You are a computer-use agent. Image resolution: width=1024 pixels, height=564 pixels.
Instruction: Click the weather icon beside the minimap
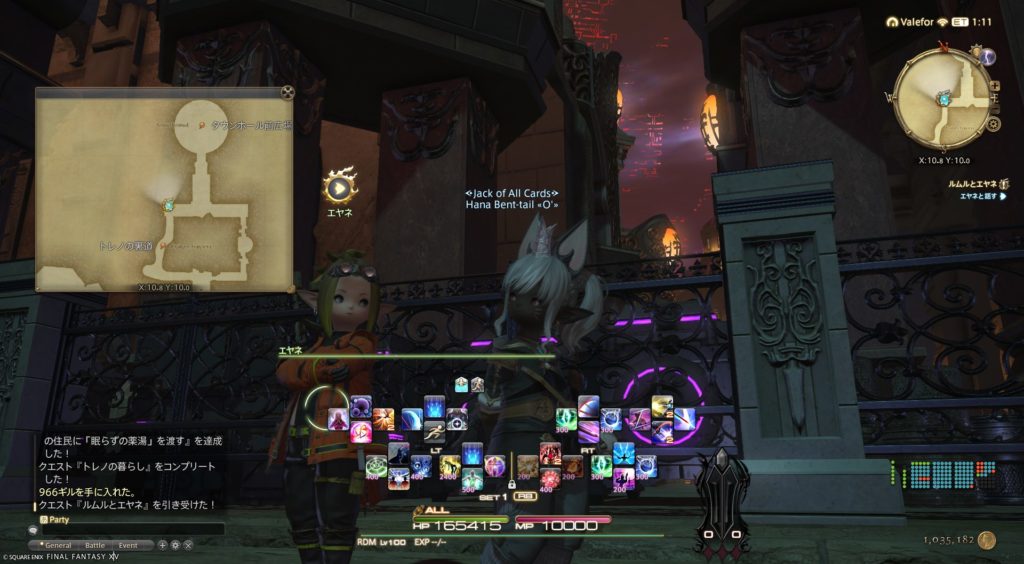point(987,58)
